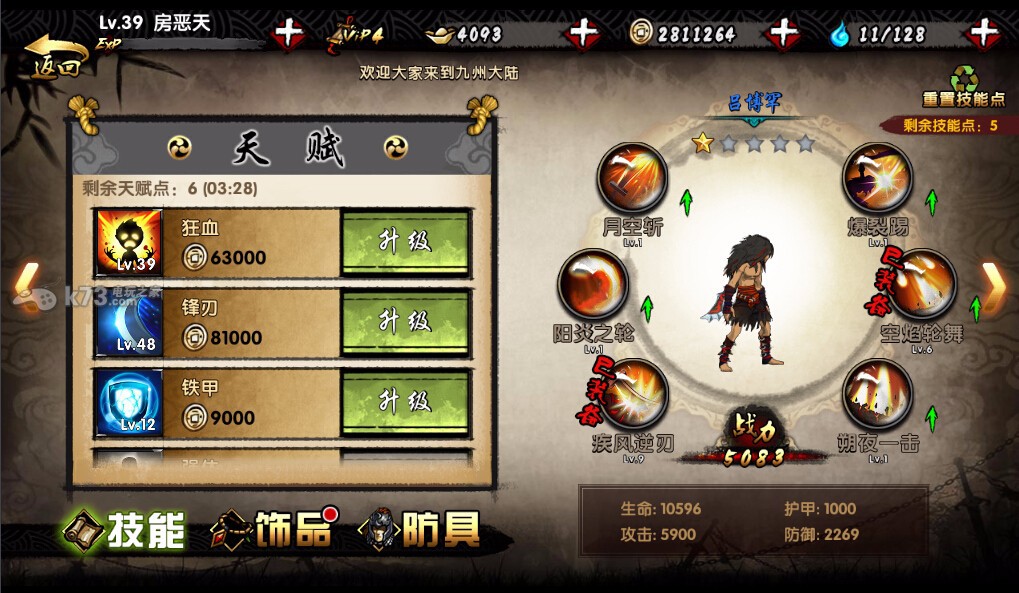Show the previous character with left arrow

click(25, 284)
